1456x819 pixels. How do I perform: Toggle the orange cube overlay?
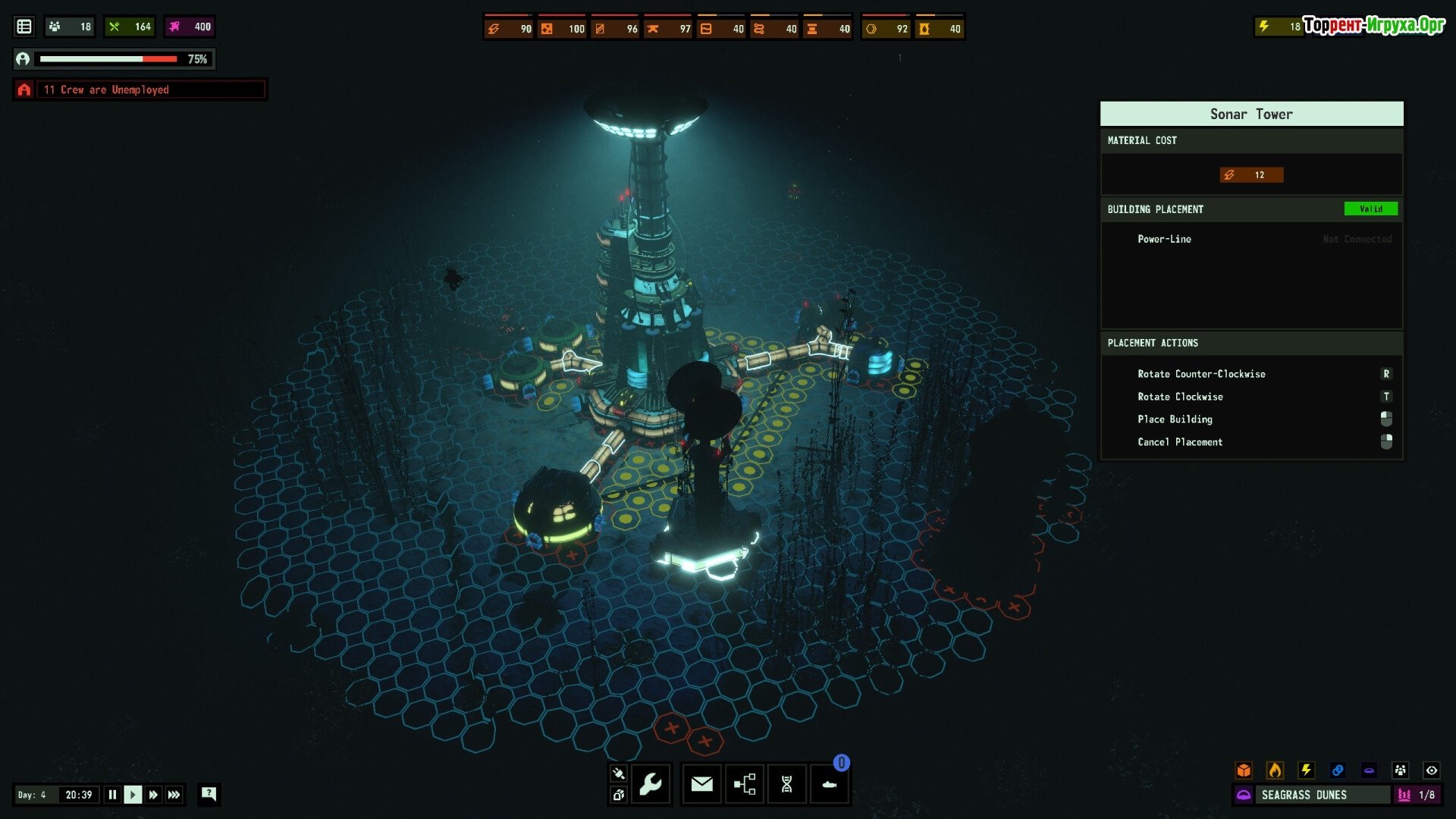click(1244, 770)
